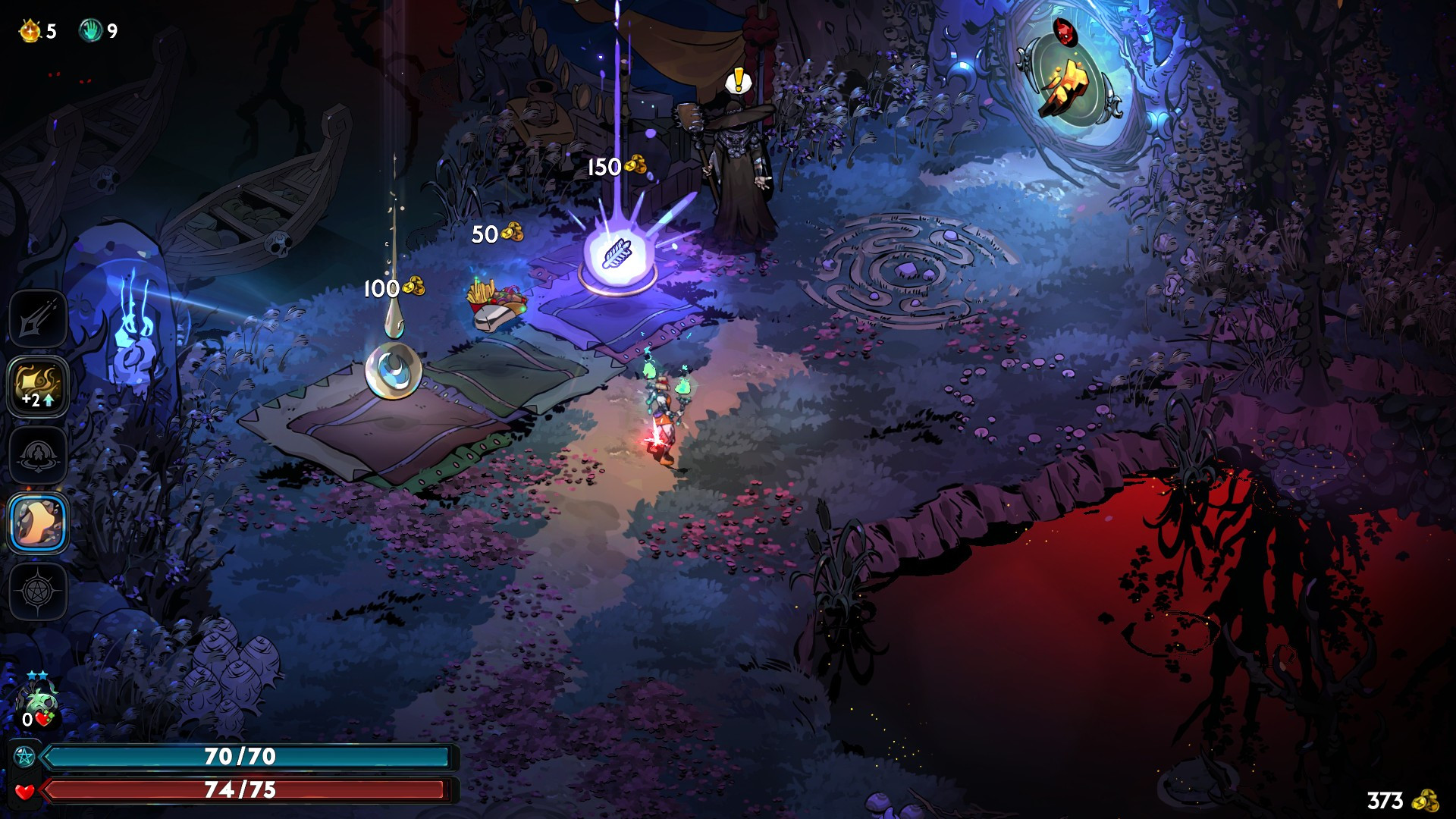Select the blue-framed Sprint boon icon
Image resolution: width=1456 pixels, height=819 pixels.
[x=38, y=522]
